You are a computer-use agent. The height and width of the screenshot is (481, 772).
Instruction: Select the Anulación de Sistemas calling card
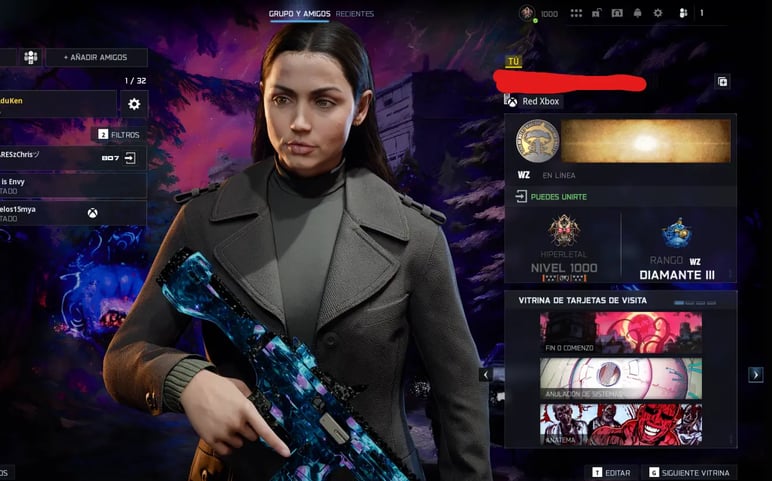click(620, 379)
